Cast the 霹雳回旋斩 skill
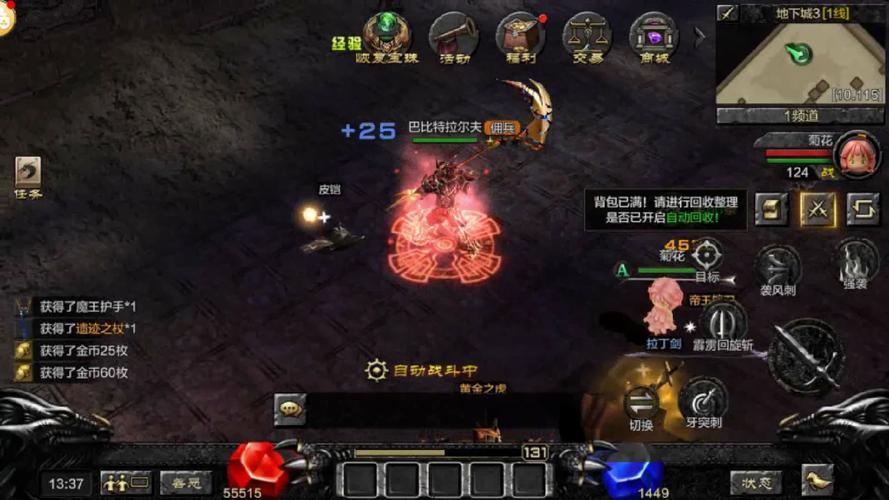This screenshot has width=889, height=500. (723, 323)
